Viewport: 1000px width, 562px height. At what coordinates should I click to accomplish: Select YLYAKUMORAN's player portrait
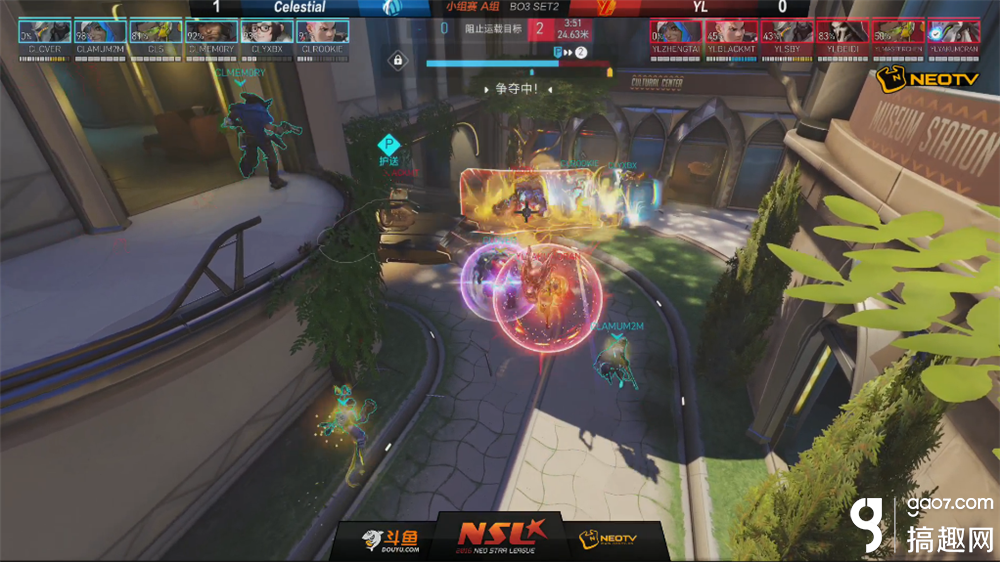954,30
